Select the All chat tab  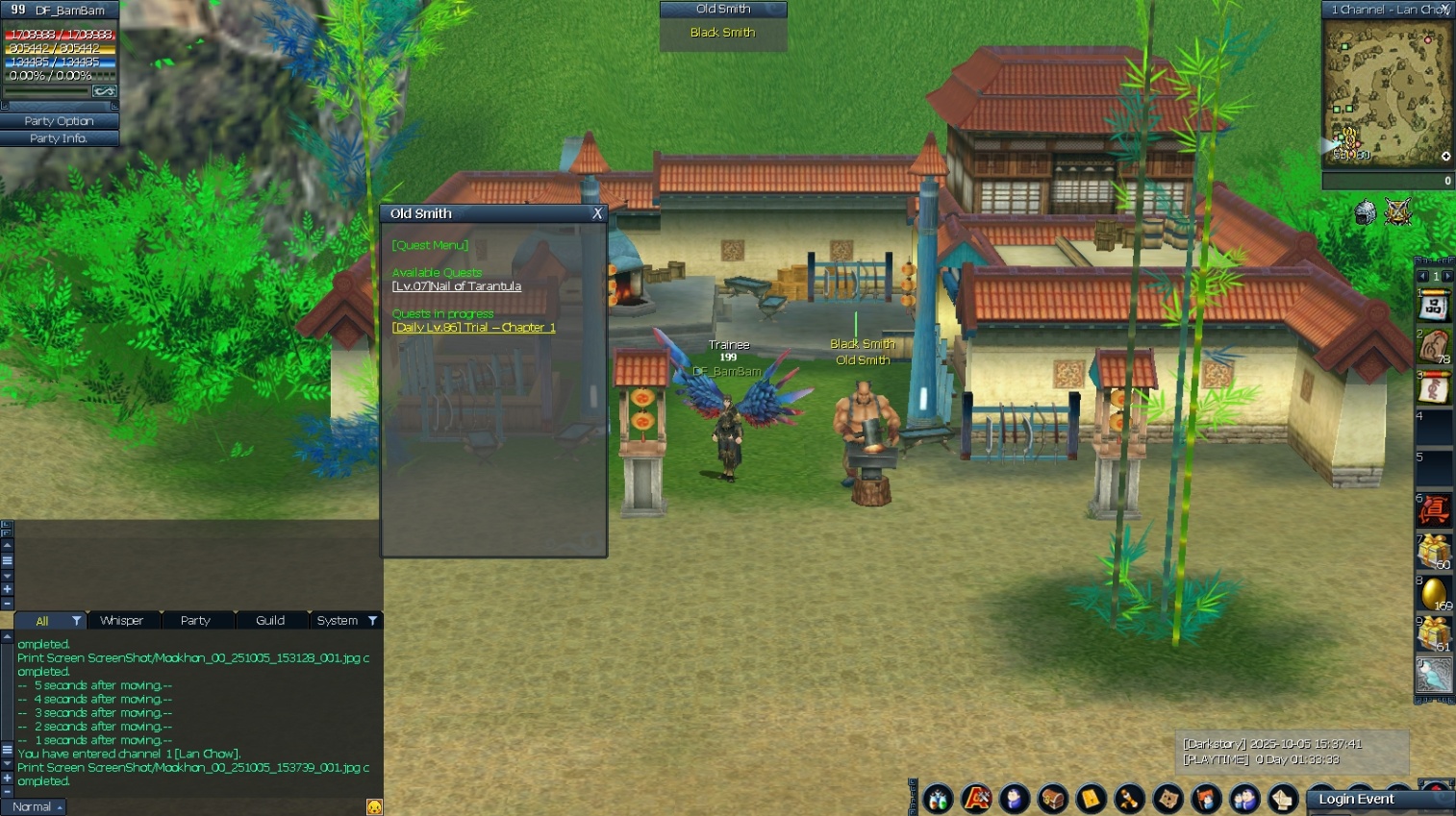(42, 621)
